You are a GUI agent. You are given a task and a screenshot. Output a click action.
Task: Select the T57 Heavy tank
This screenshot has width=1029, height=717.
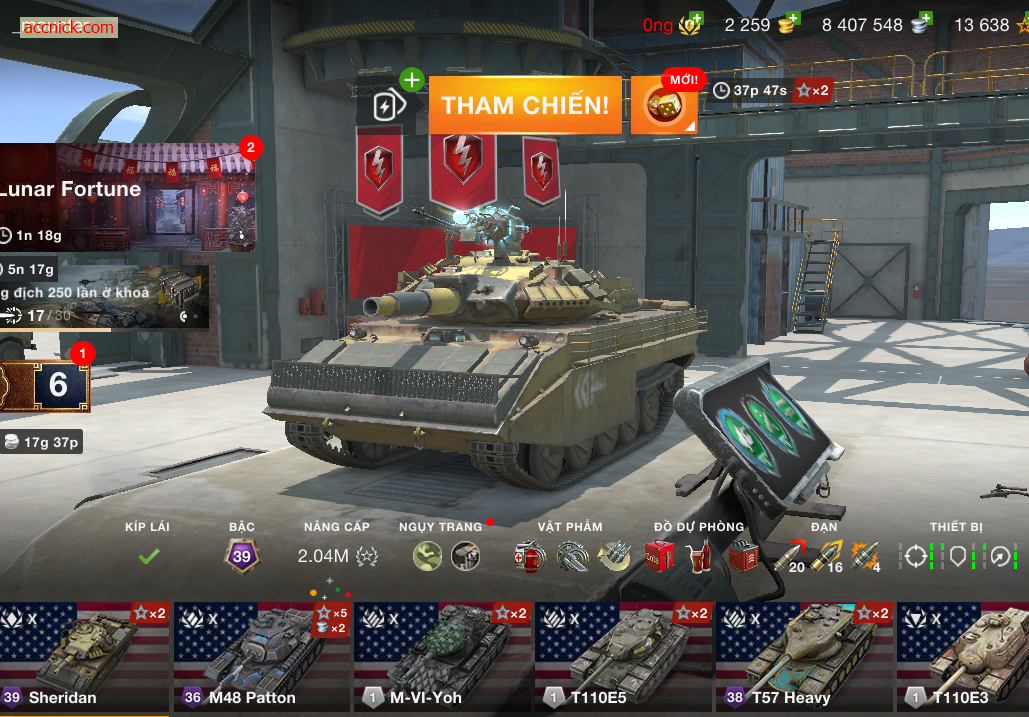pos(804,655)
